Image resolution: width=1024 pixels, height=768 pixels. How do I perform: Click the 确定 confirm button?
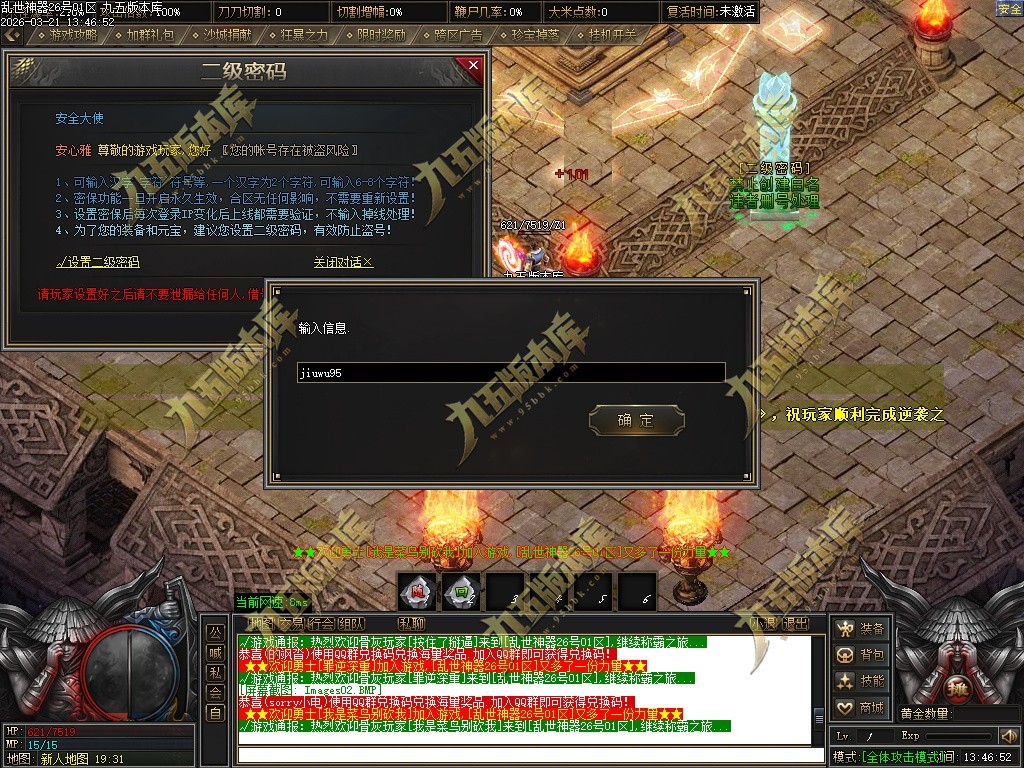point(636,420)
